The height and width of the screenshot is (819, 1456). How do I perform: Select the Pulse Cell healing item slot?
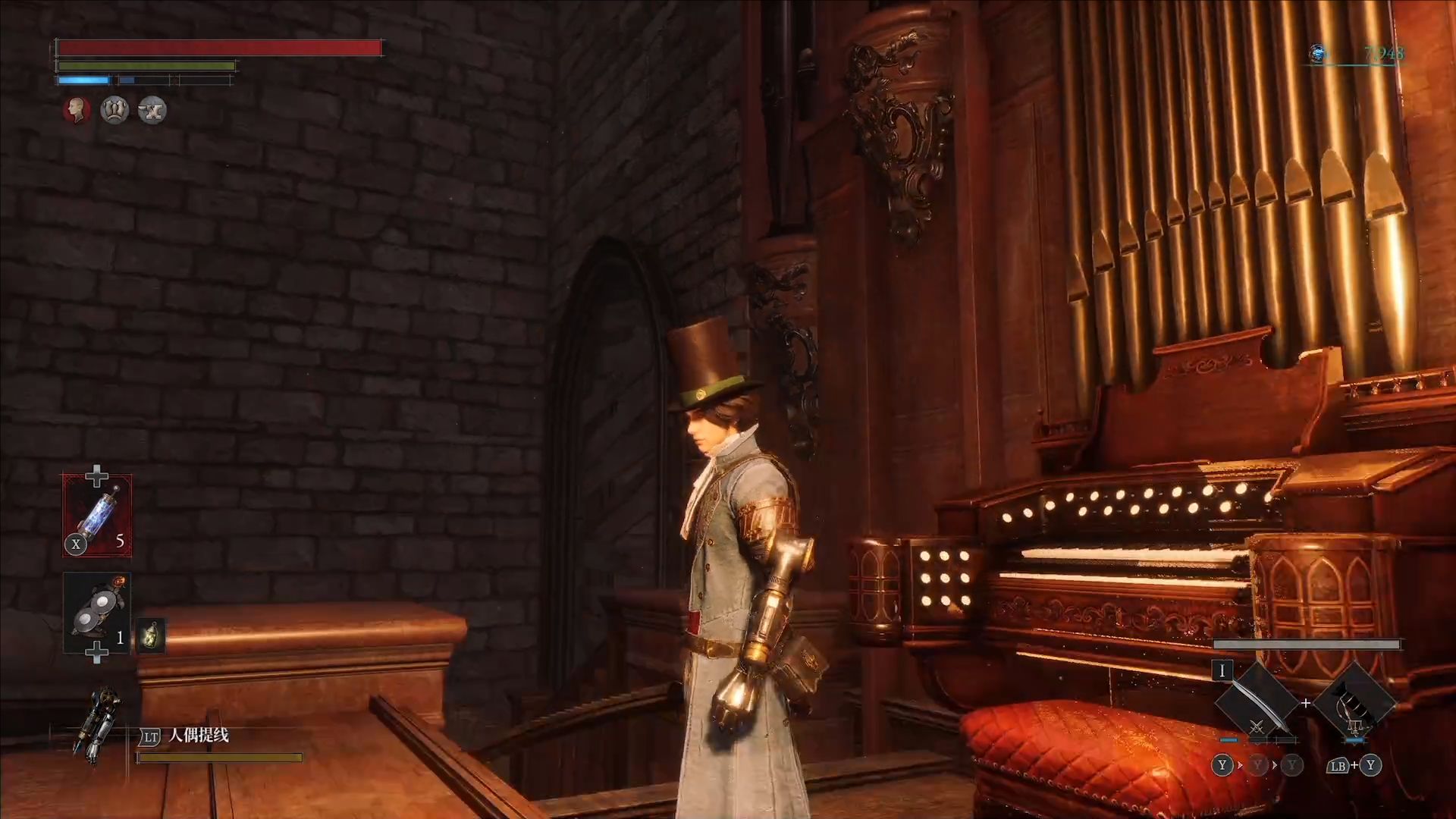pos(97,515)
